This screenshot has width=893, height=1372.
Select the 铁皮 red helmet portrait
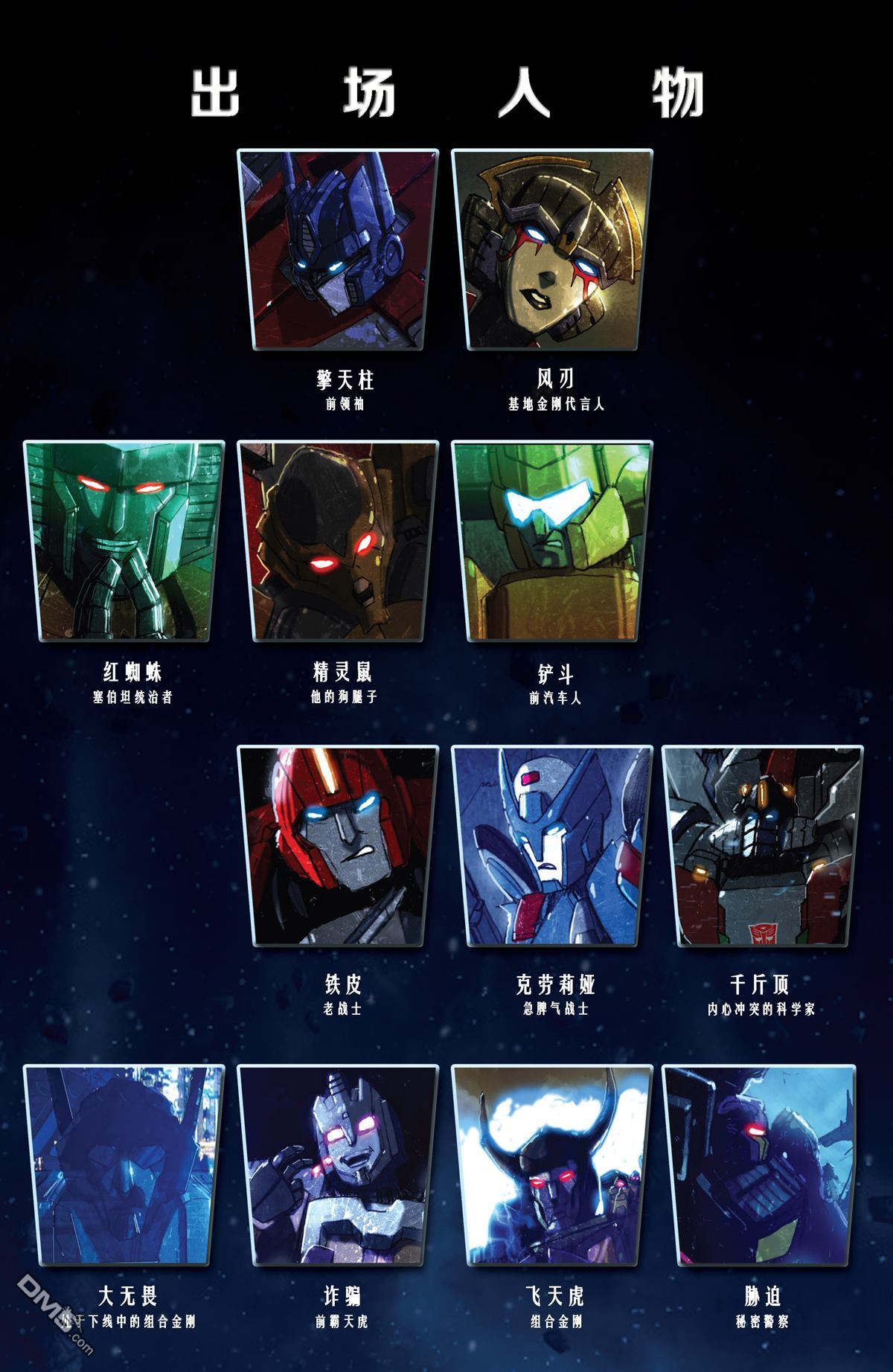[x=338, y=846]
